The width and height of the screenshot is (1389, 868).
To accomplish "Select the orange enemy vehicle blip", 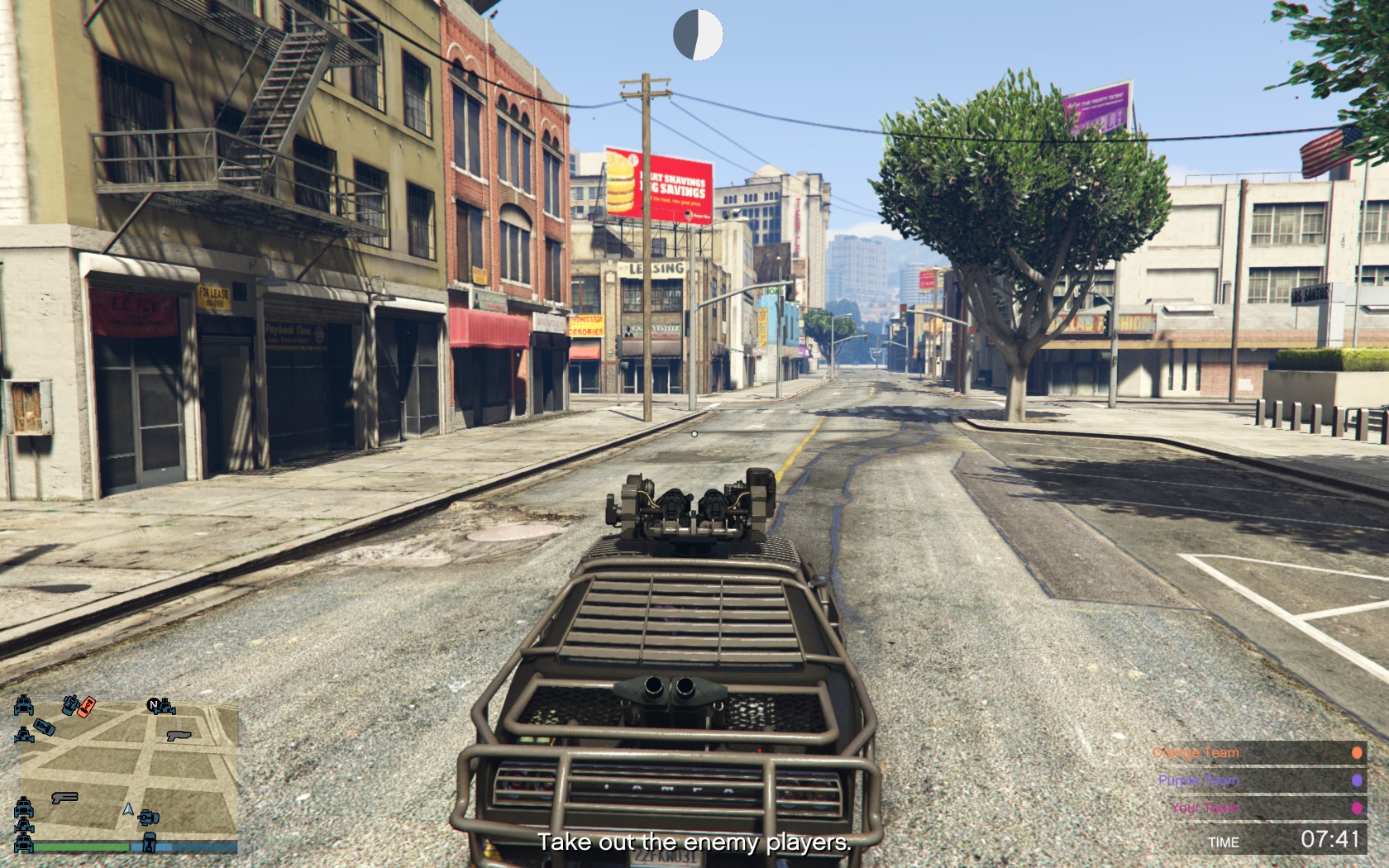I will [86, 705].
